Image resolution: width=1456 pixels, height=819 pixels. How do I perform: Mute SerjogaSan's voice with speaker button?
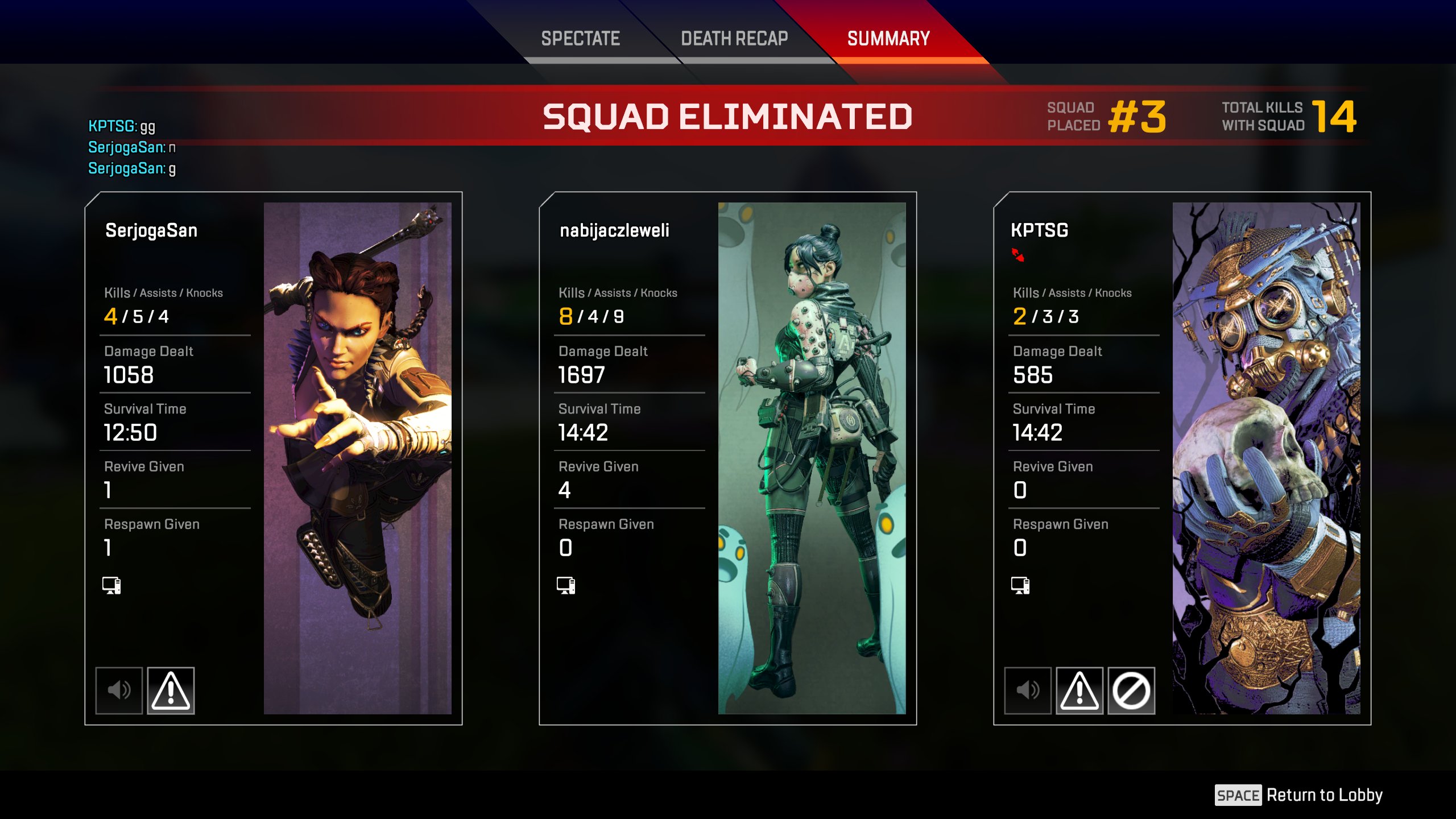tap(119, 690)
